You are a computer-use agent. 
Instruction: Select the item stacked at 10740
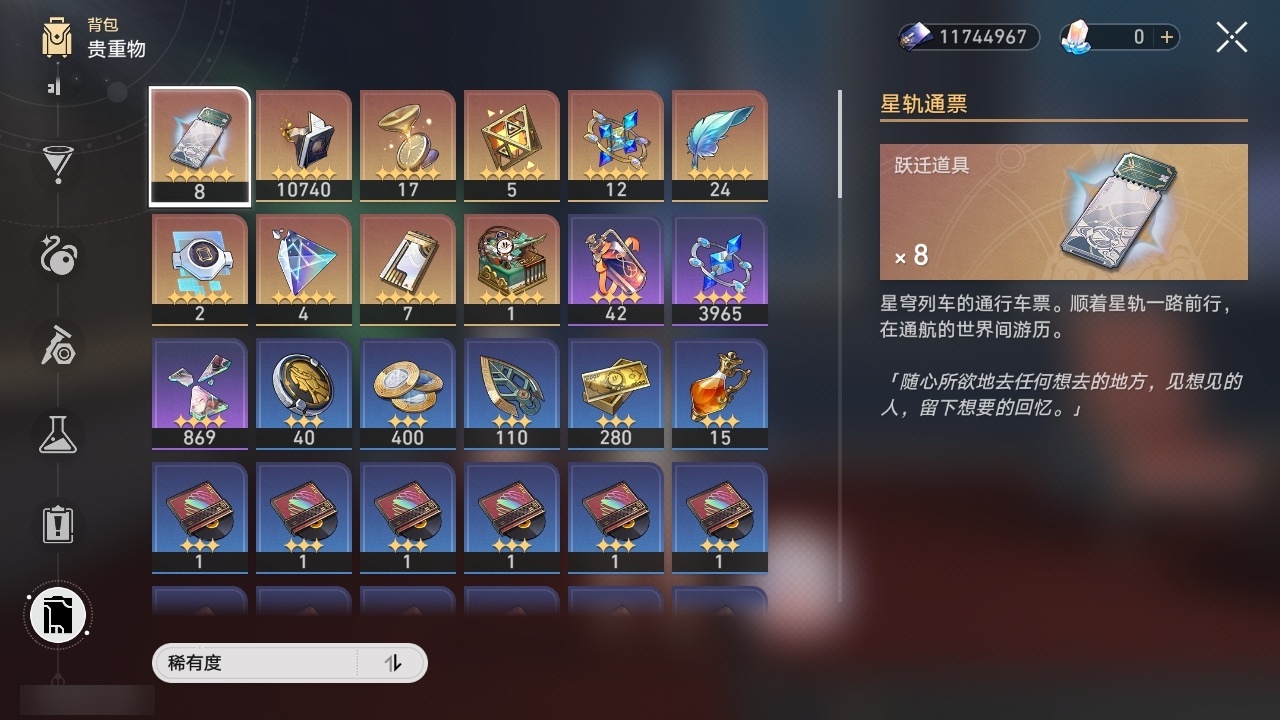pyautogui.click(x=303, y=143)
